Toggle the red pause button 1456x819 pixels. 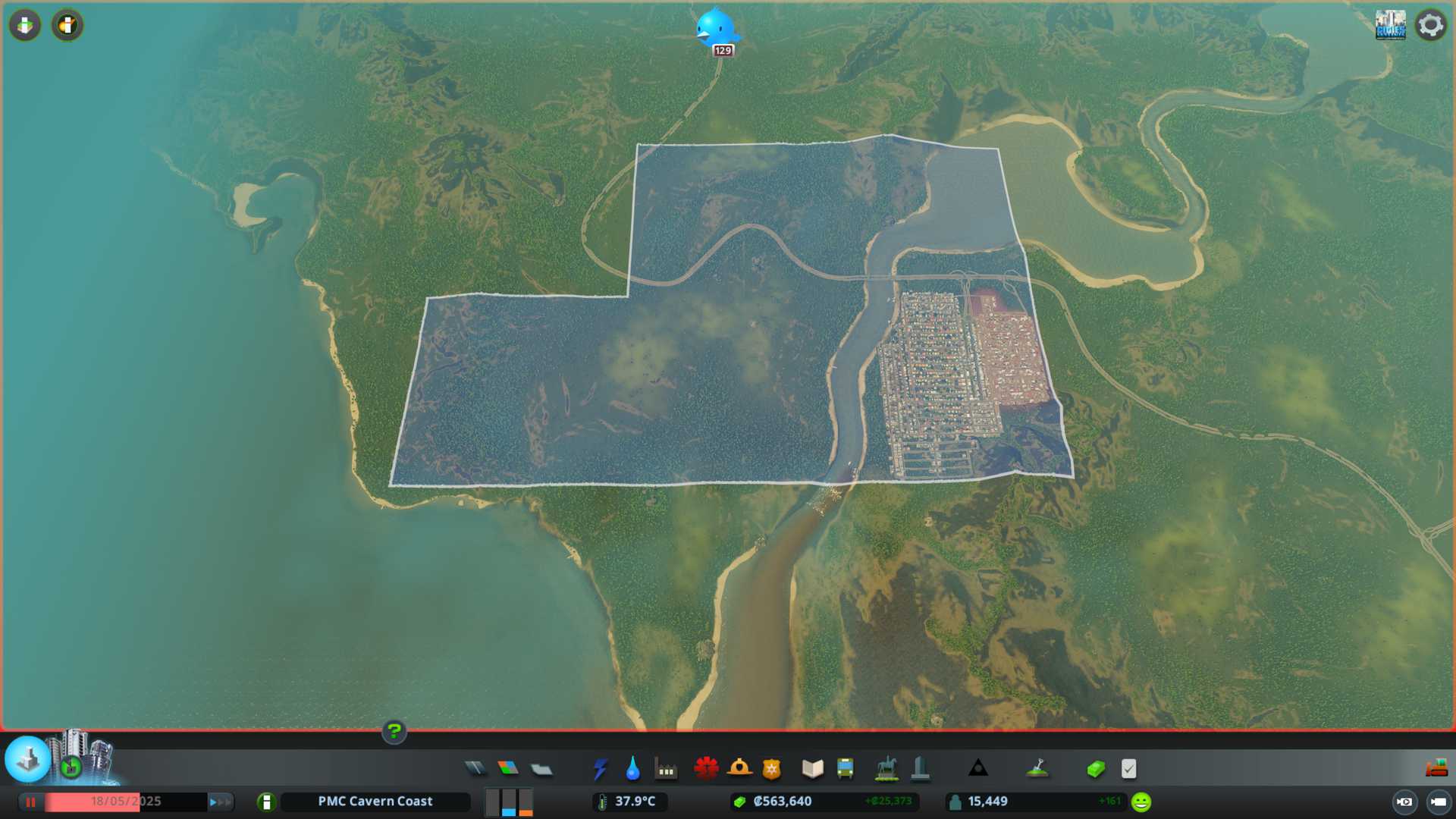(31, 802)
